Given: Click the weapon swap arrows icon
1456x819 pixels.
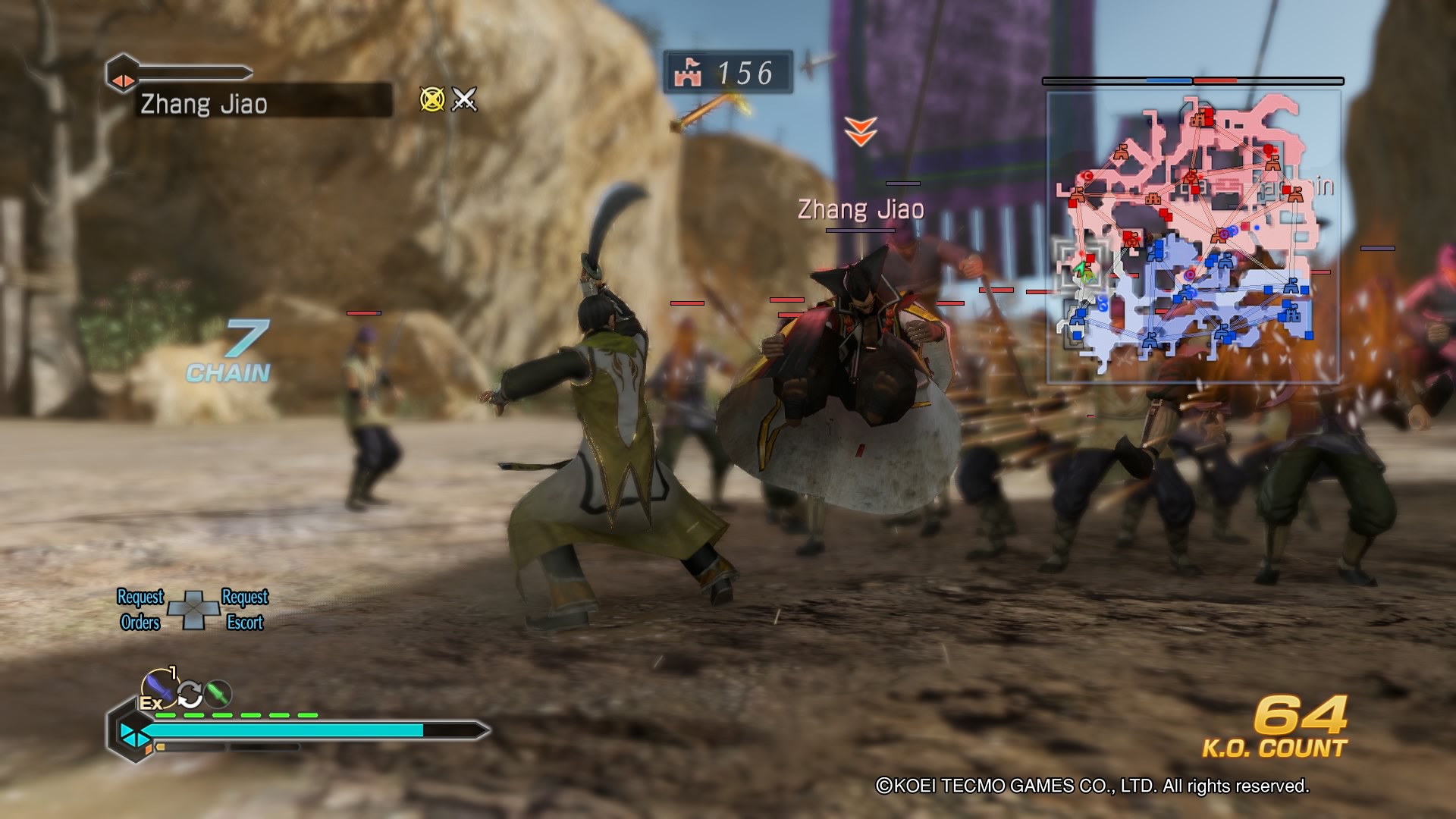Looking at the screenshot, I should click(x=190, y=693).
